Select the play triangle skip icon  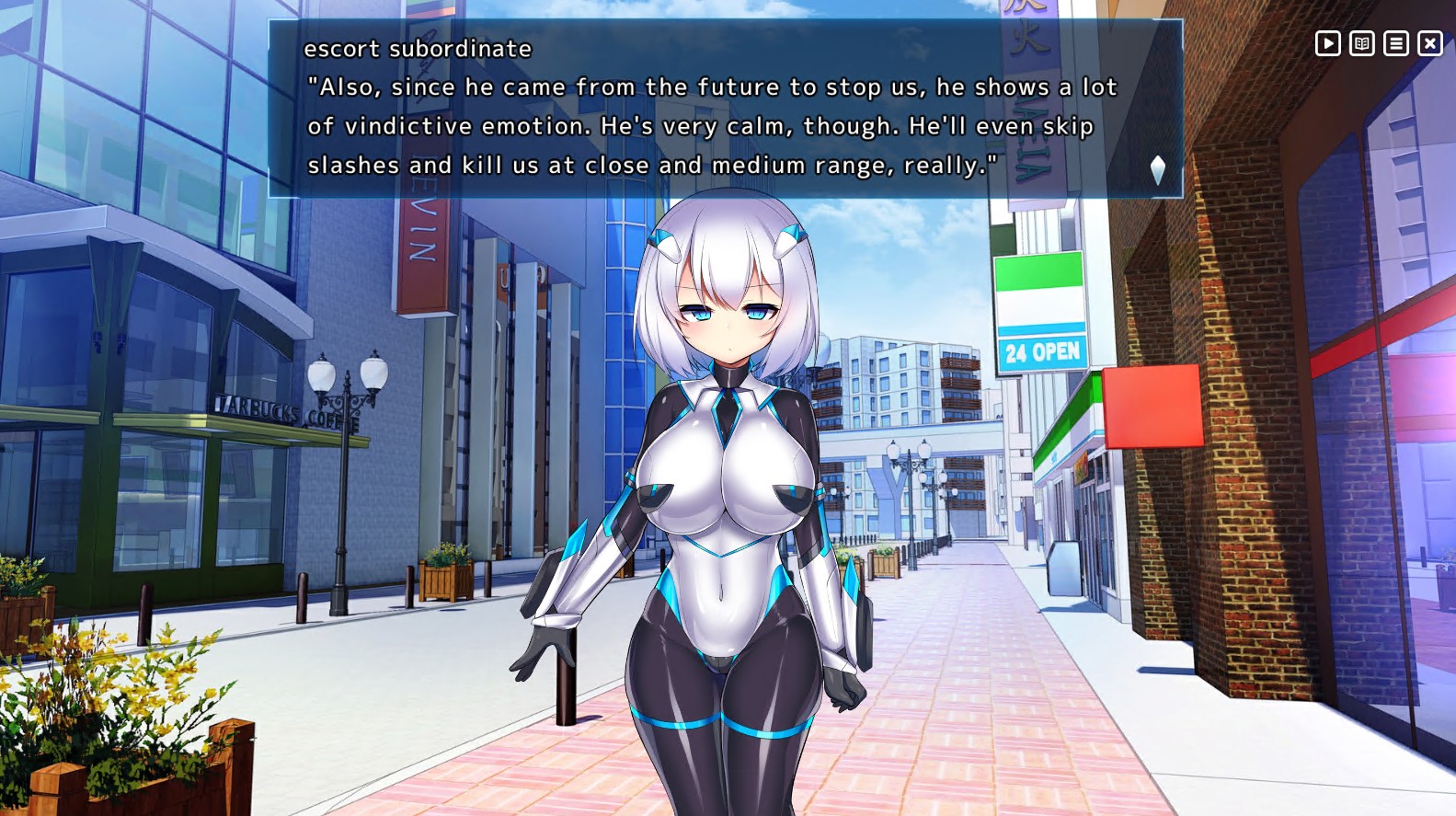[1327, 43]
